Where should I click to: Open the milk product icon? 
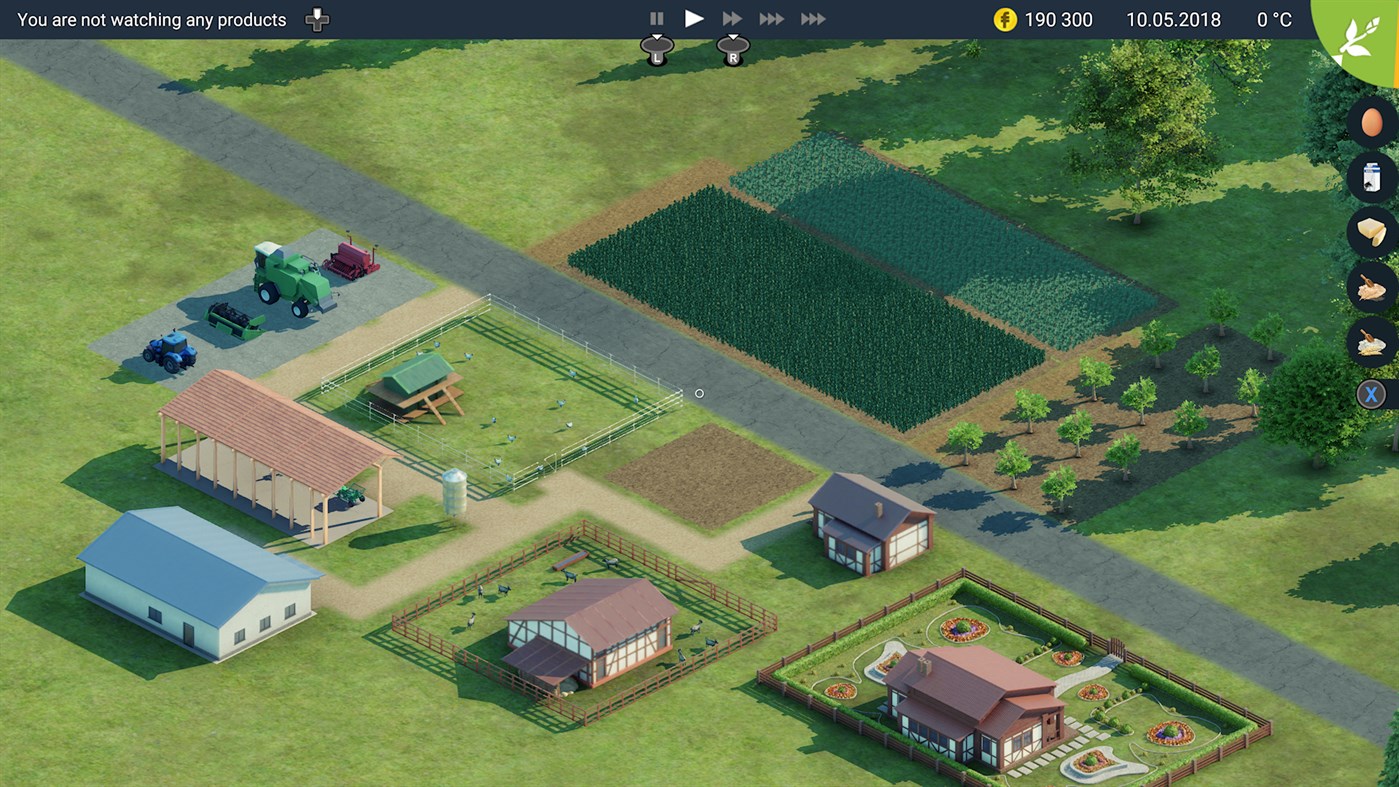coord(1371,178)
